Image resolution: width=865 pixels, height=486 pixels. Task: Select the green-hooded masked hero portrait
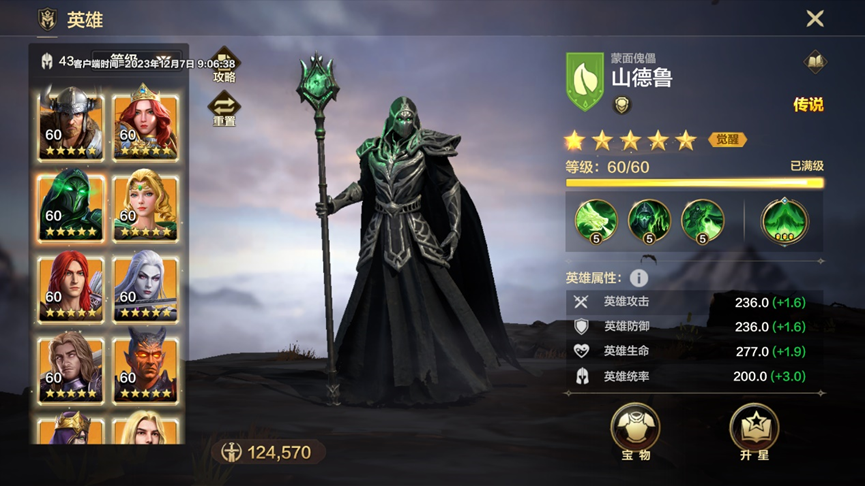tap(70, 205)
